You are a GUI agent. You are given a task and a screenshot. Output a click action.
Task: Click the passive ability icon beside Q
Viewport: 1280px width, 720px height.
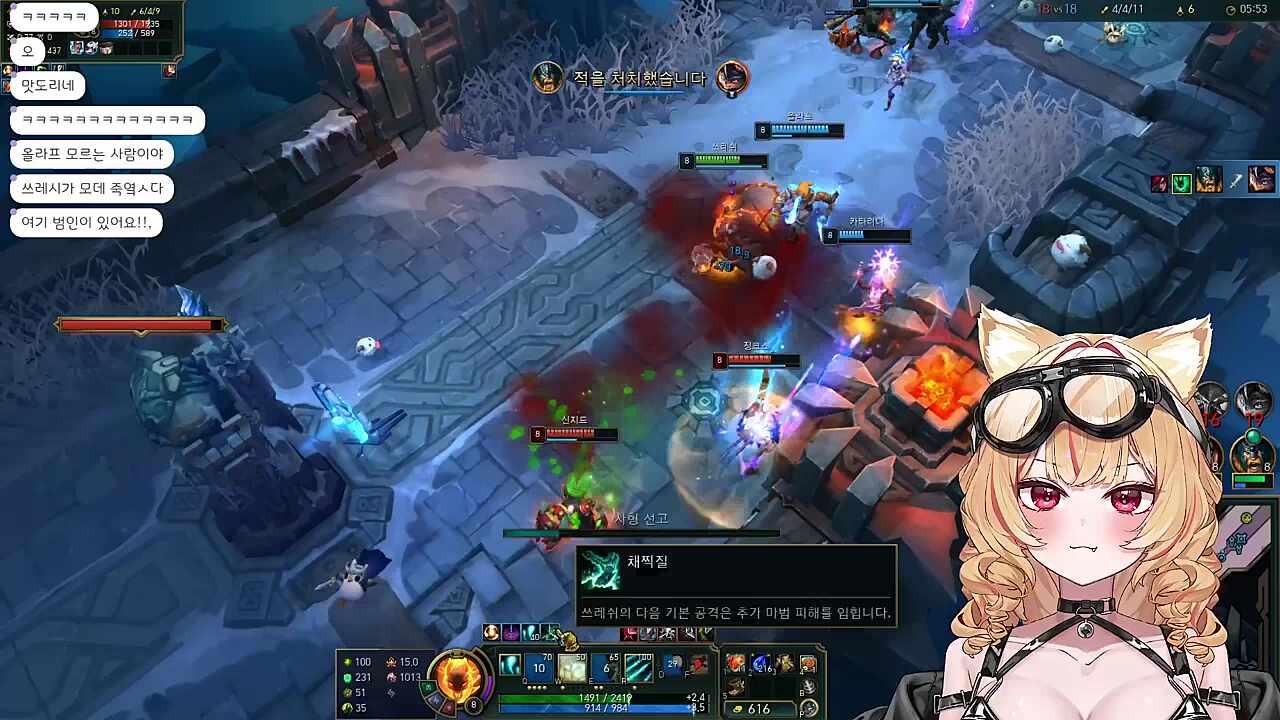tap(509, 666)
